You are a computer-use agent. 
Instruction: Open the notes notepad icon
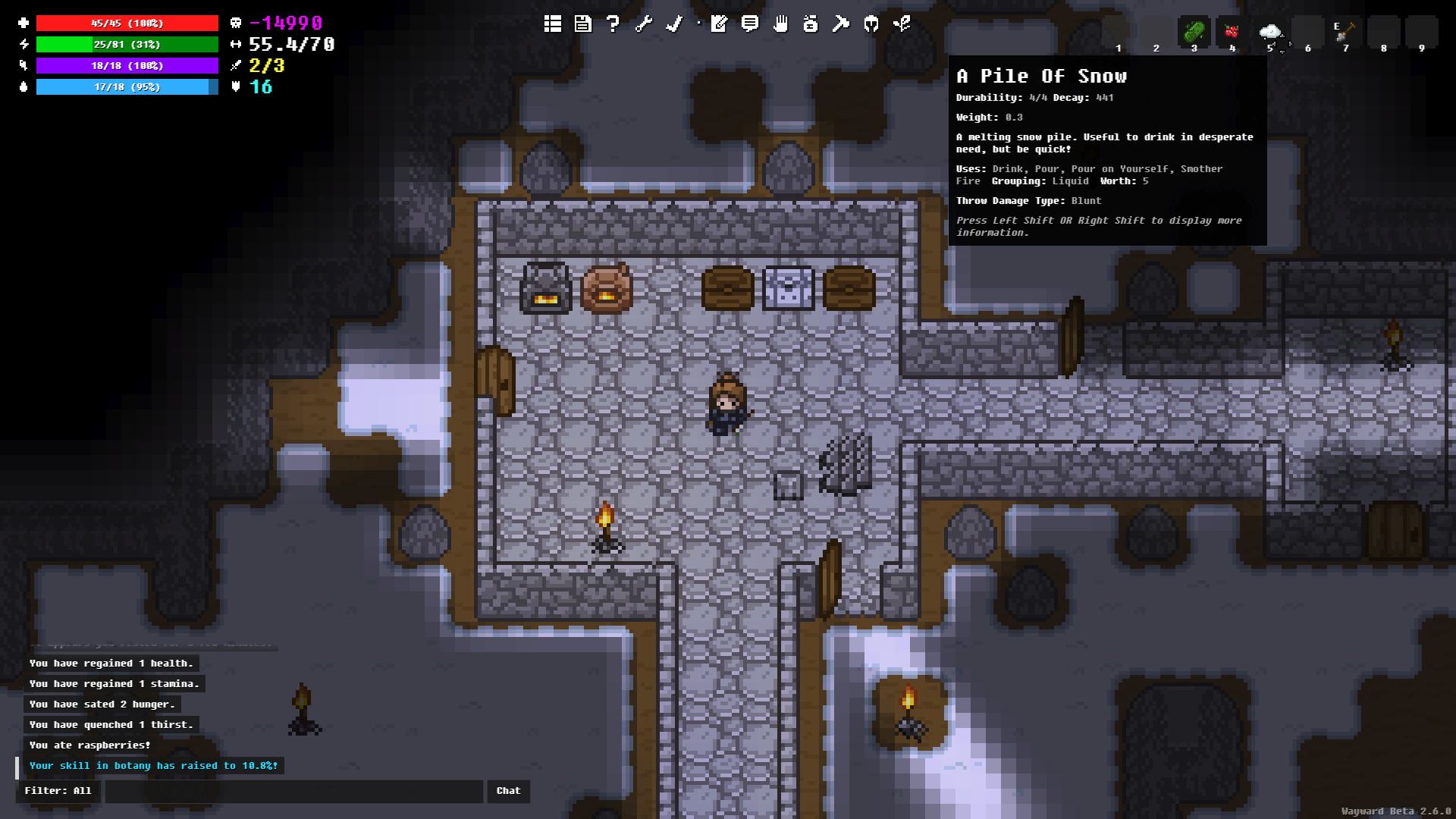[719, 24]
